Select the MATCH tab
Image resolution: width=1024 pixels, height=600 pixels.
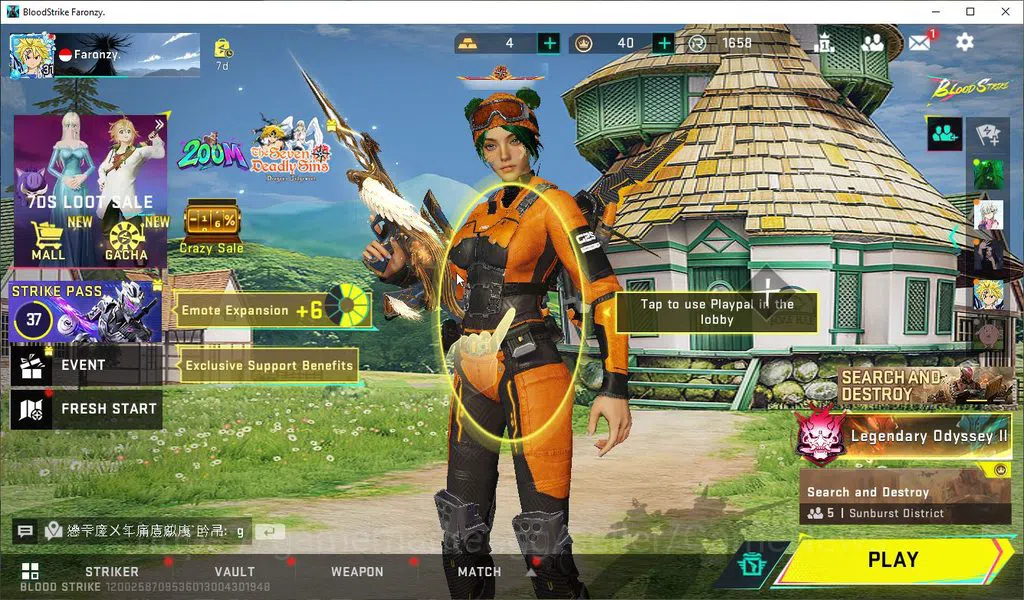479,572
